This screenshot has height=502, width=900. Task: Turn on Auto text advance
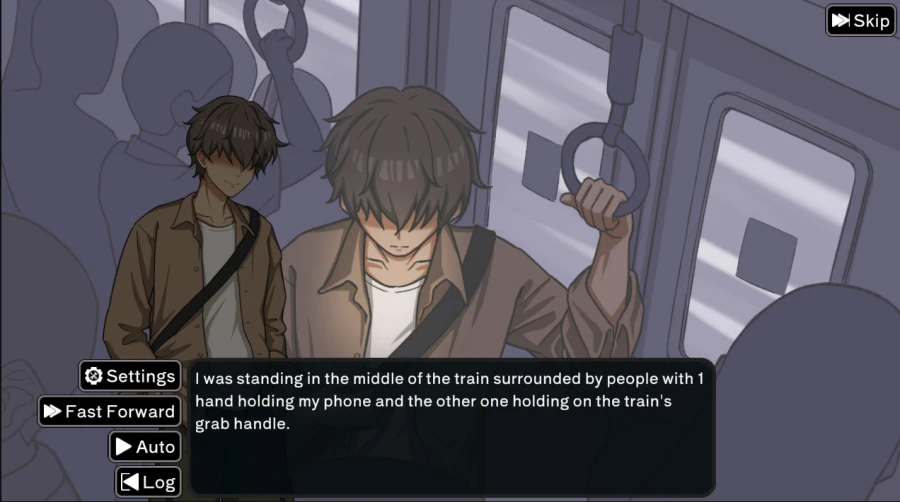[145, 446]
